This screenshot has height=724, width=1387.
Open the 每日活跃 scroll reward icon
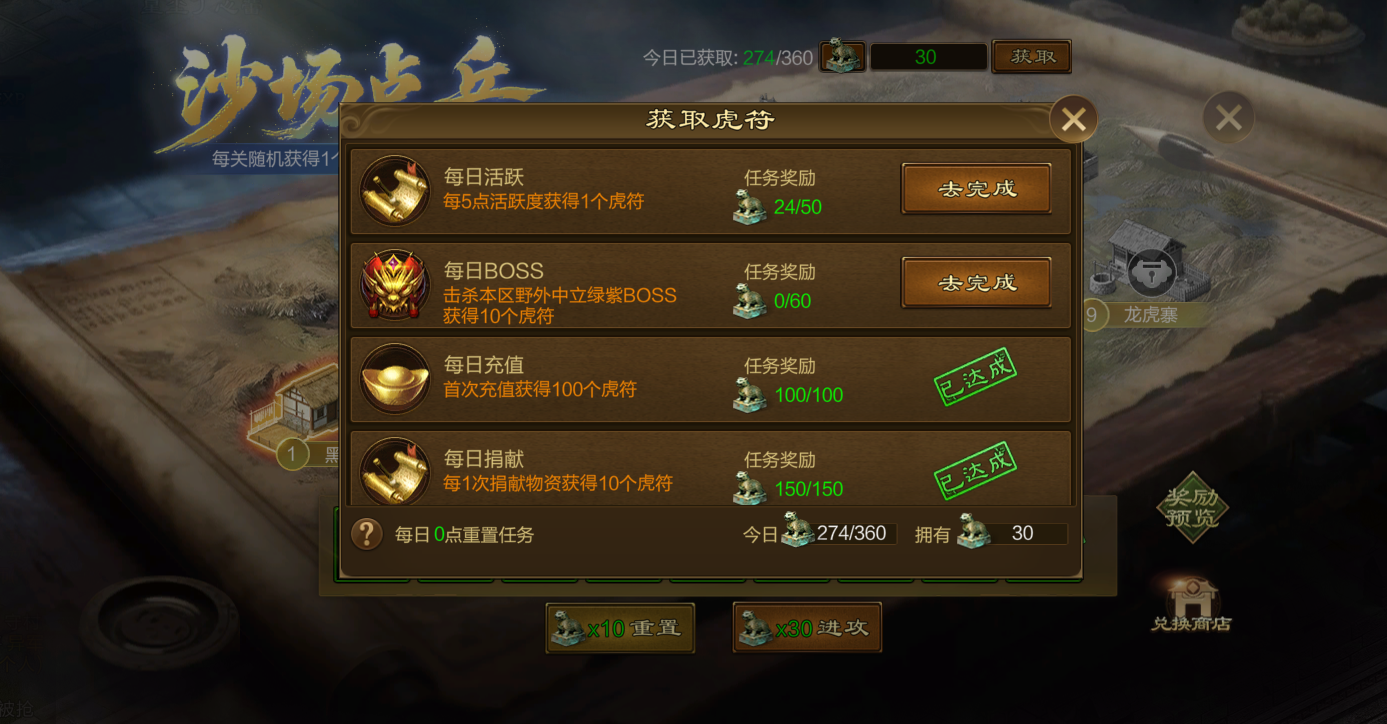pyautogui.click(x=394, y=191)
